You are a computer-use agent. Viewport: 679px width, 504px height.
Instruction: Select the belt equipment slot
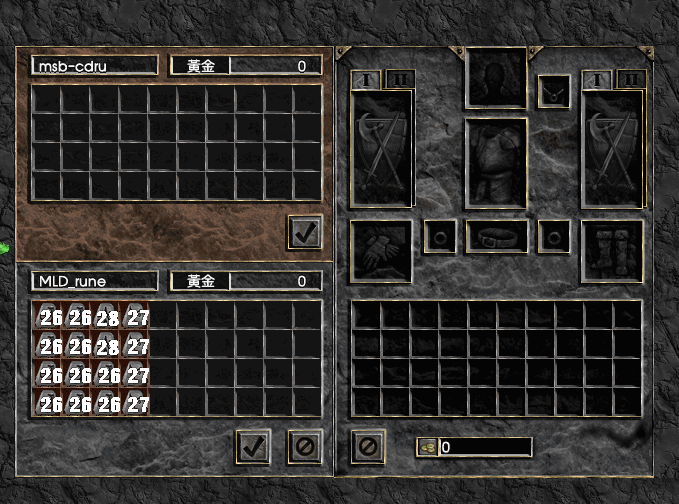[496, 237]
